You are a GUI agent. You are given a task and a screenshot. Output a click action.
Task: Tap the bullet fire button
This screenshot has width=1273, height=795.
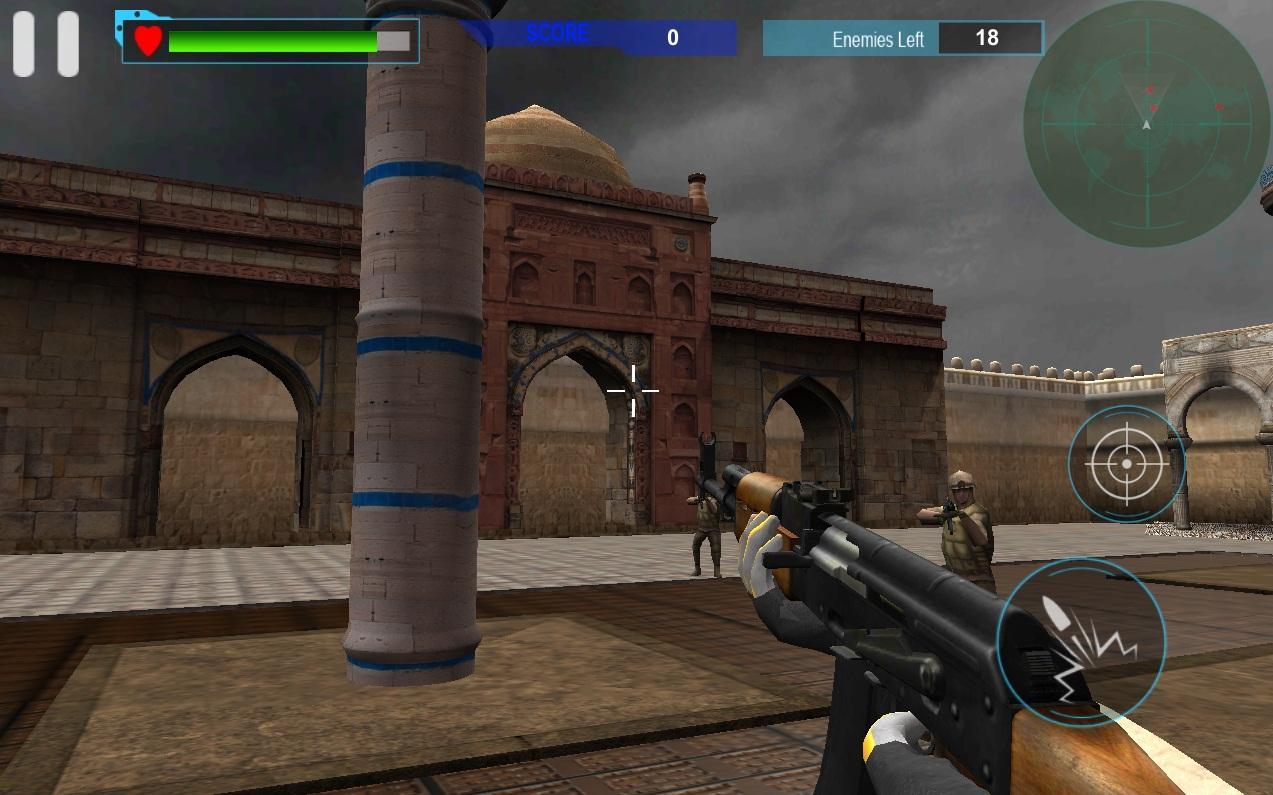1081,641
